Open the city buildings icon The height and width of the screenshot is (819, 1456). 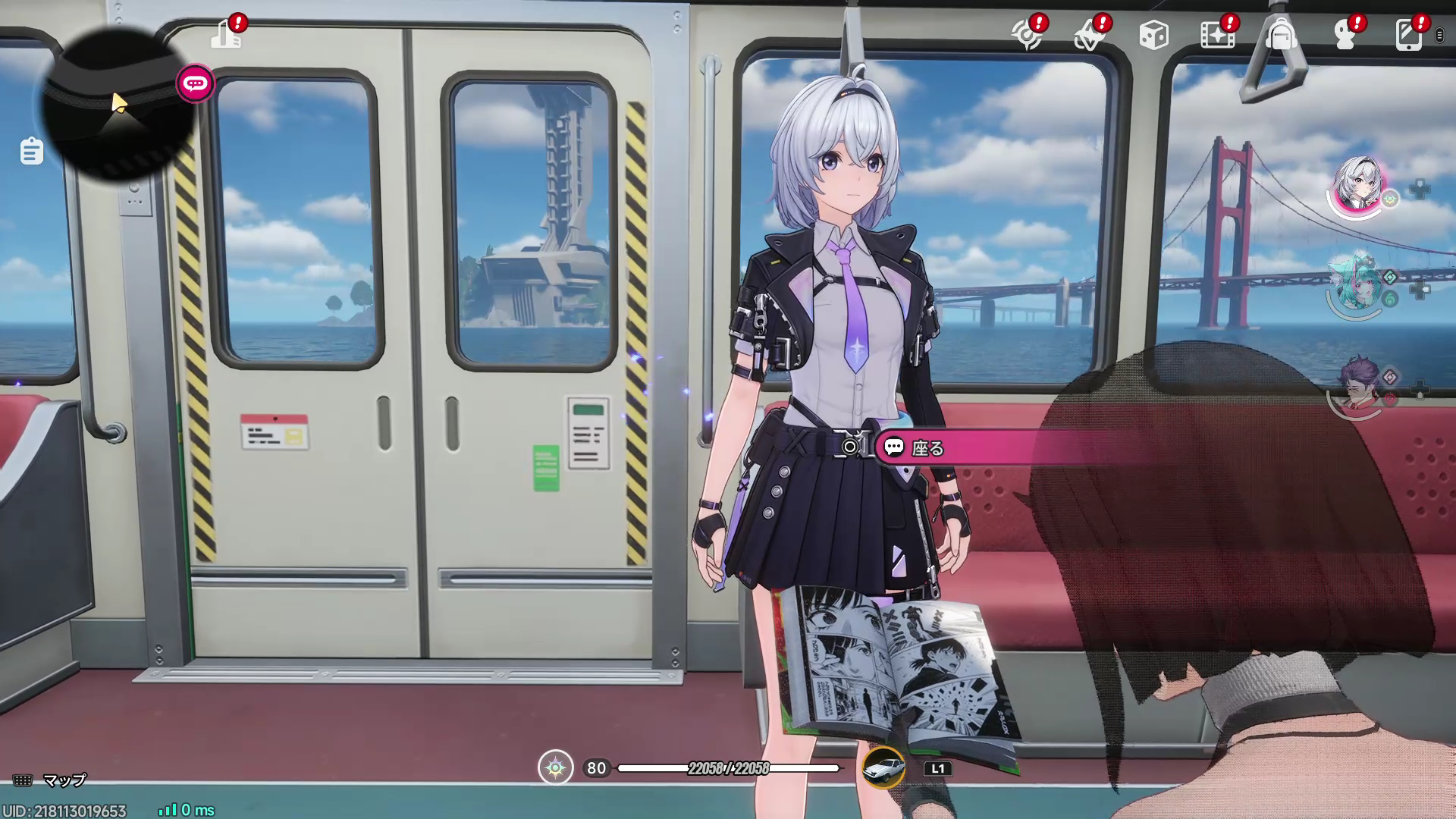coord(226,34)
